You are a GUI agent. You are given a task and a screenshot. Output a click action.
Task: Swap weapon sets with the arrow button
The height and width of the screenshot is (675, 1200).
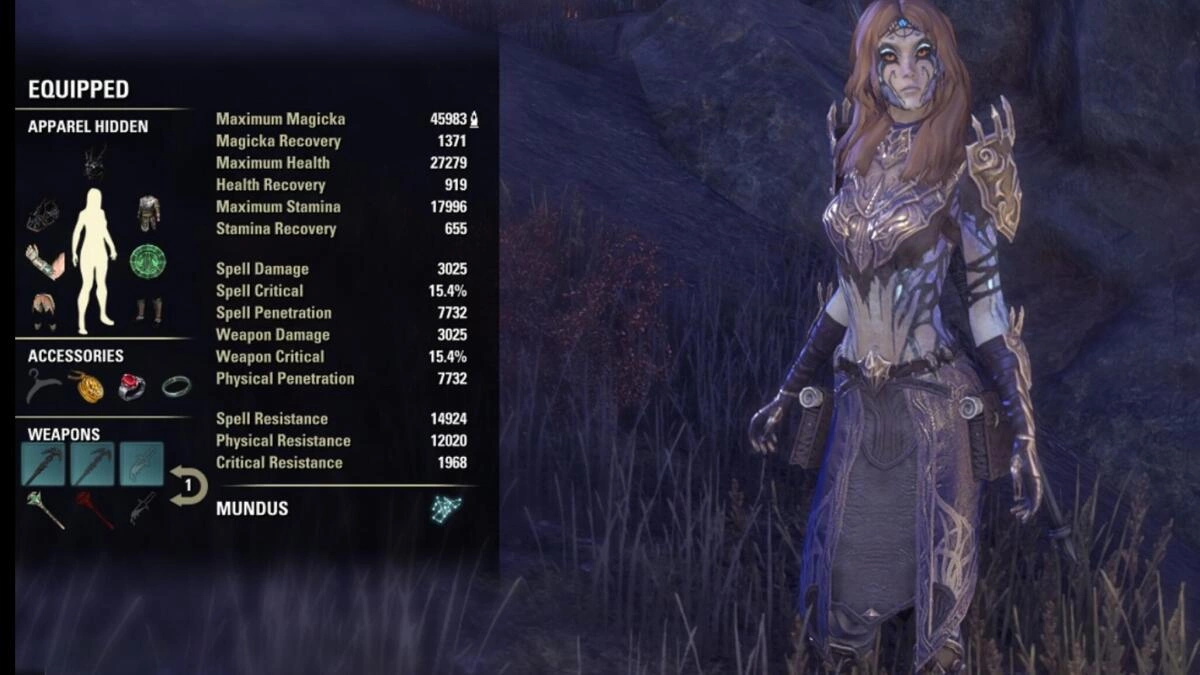(x=188, y=486)
